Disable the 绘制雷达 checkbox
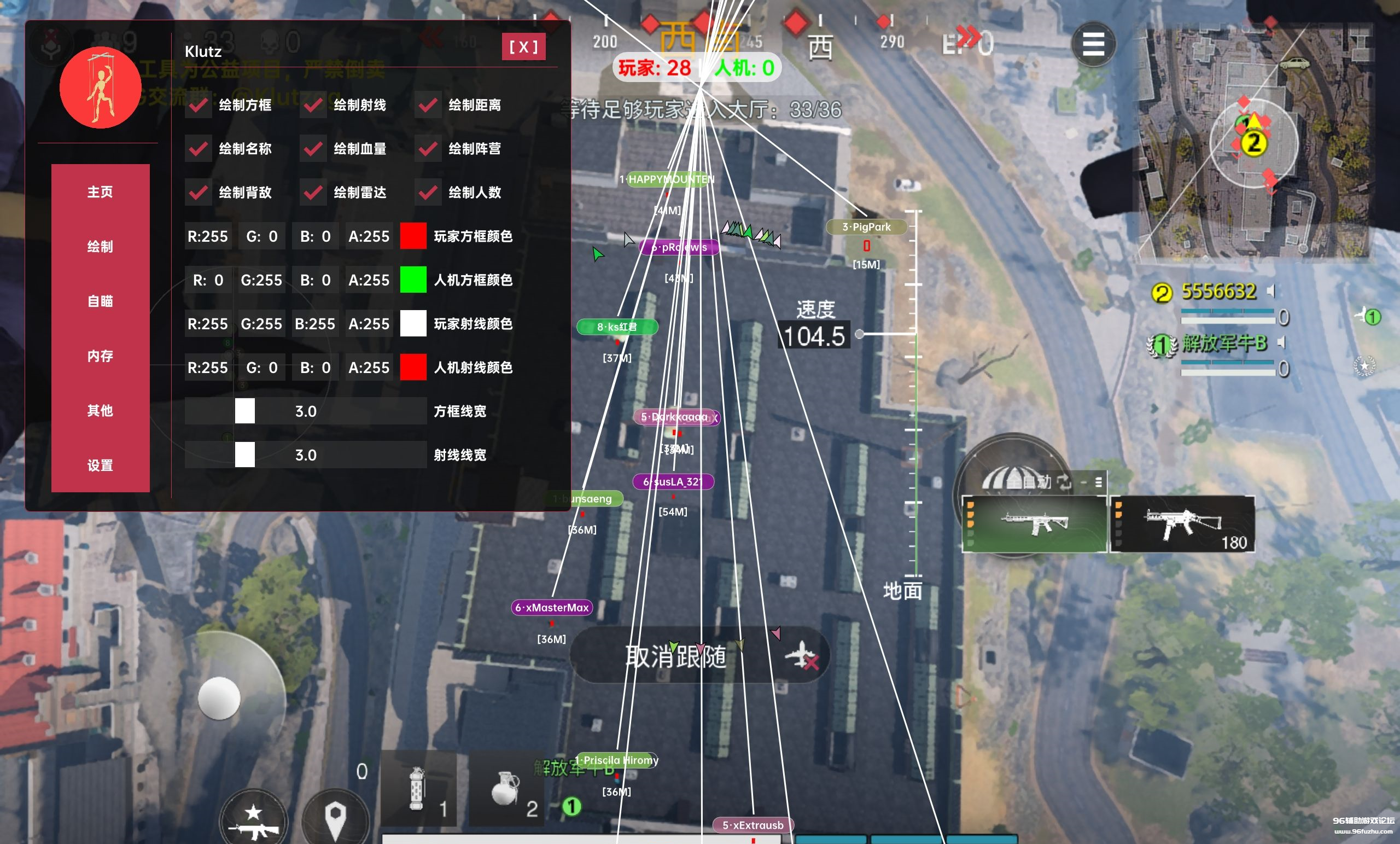This screenshot has width=1400, height=844. 313,193
